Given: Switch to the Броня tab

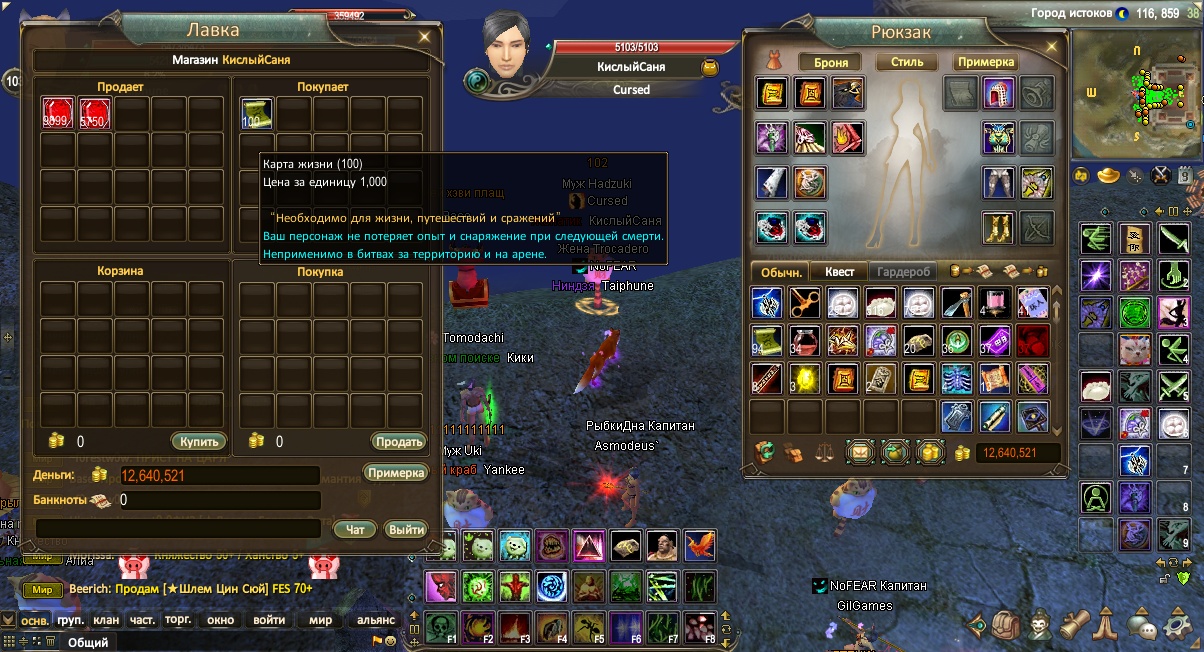Looking at the screenshot, I should point(831,62).
